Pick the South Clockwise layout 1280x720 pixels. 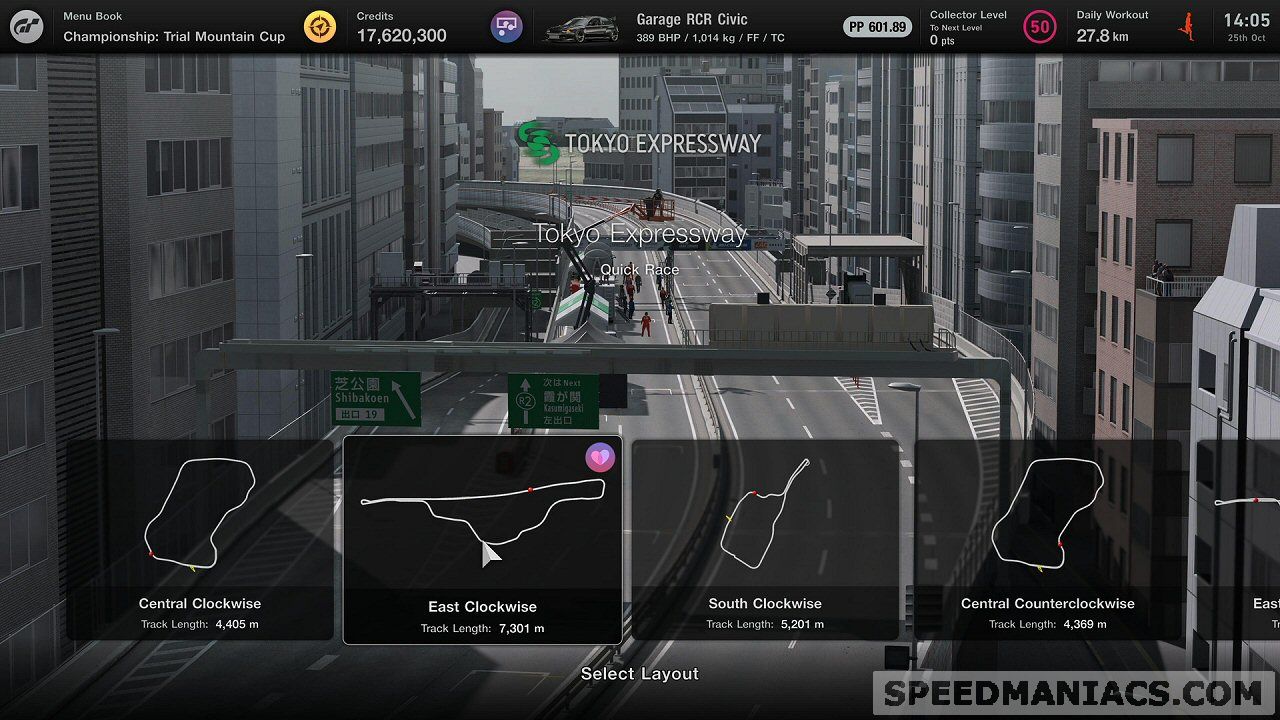click(x=765, y=540)
